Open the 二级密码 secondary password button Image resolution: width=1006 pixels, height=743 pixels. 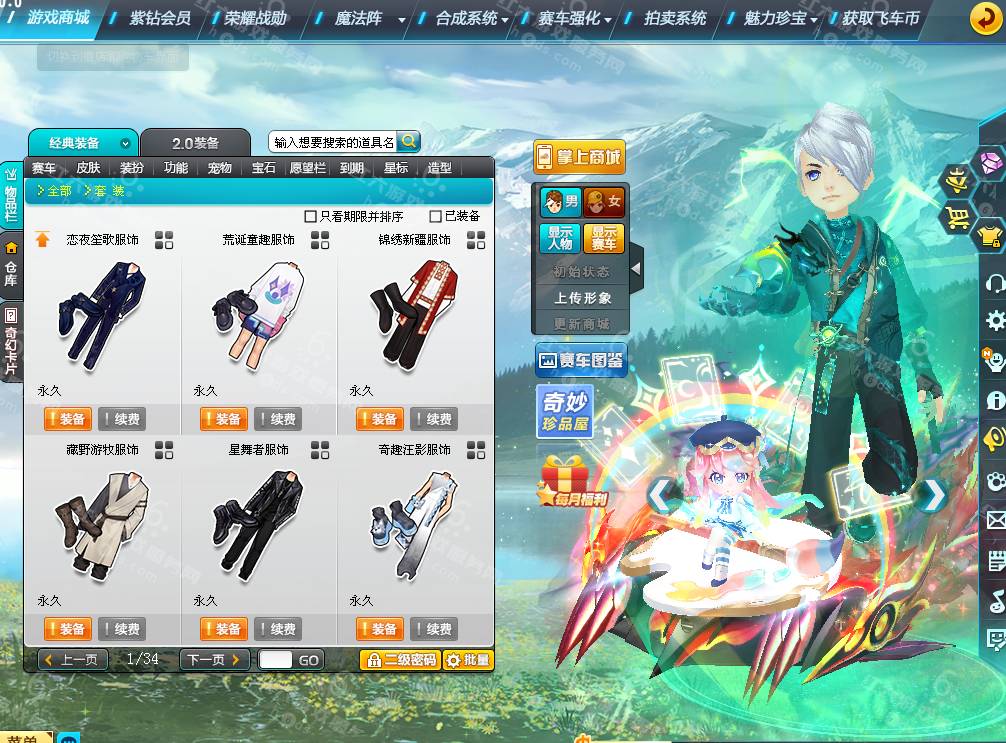tap(400, 660)
